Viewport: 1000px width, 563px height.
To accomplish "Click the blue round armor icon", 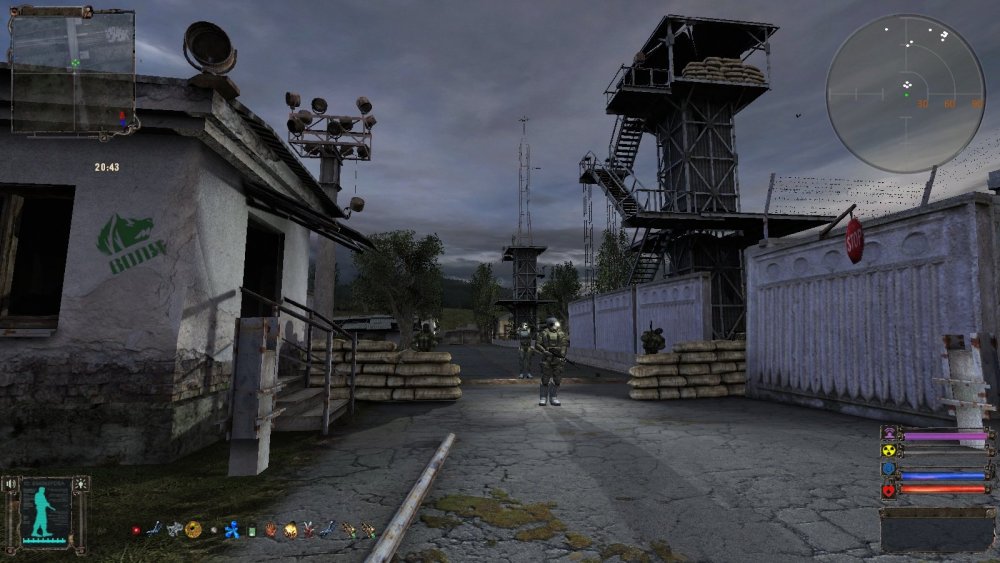I will [888, 470].
